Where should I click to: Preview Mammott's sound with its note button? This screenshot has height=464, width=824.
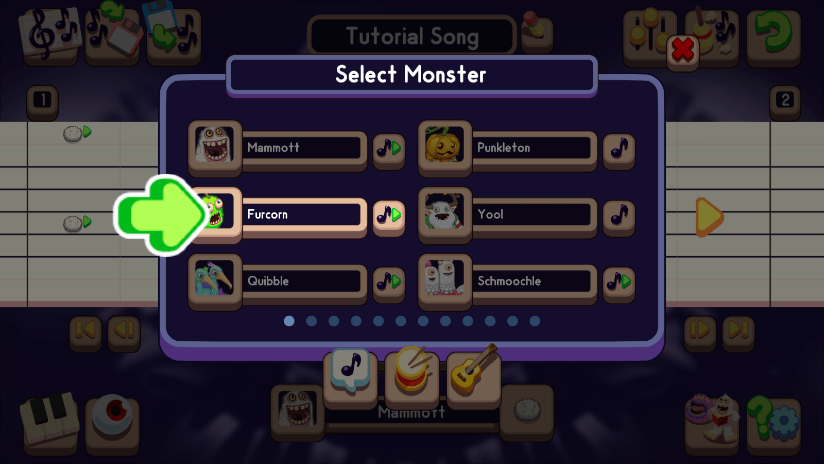pyautogui.click(x=388, y=149)
